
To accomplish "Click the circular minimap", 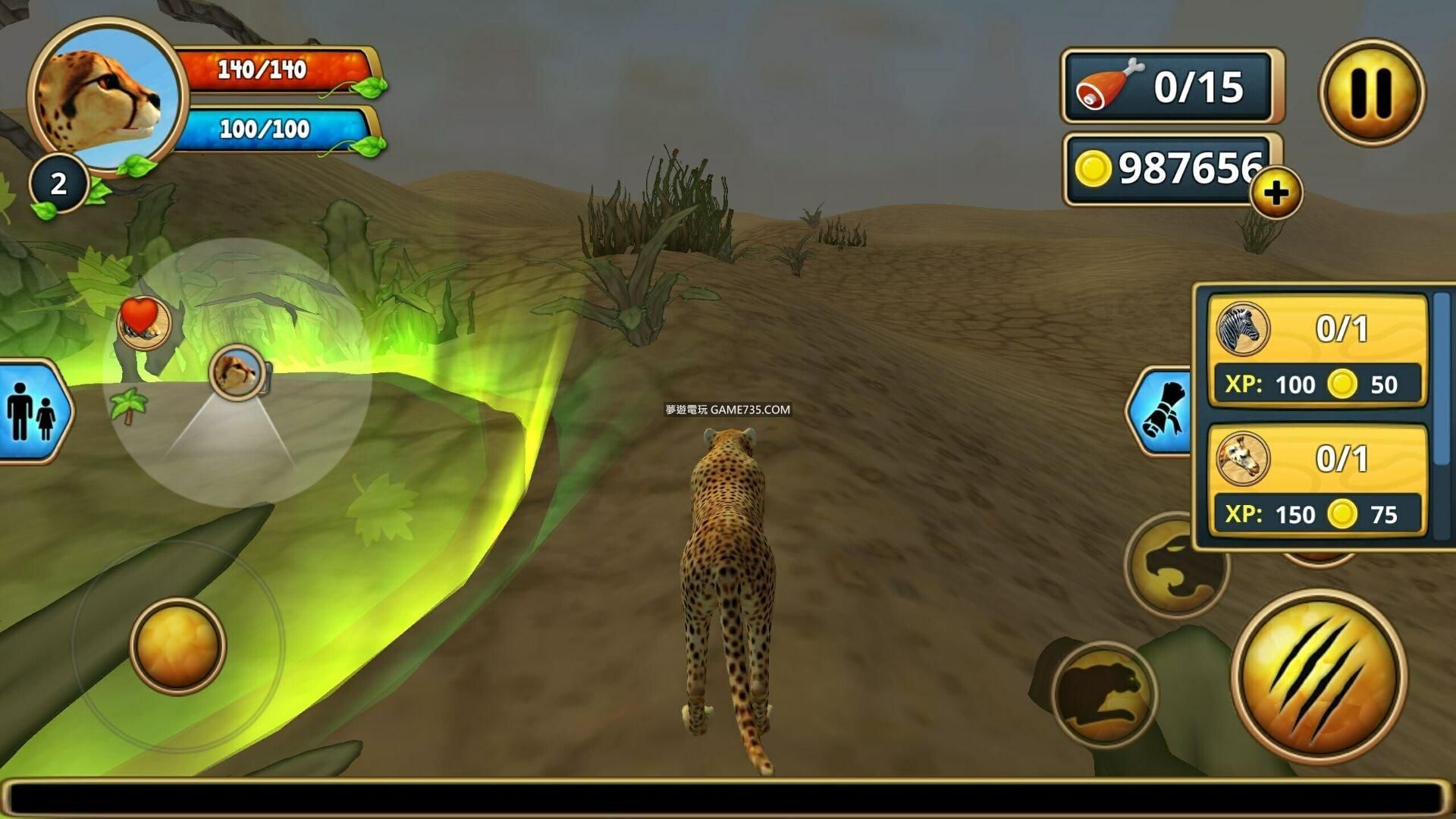I will 237,372.
